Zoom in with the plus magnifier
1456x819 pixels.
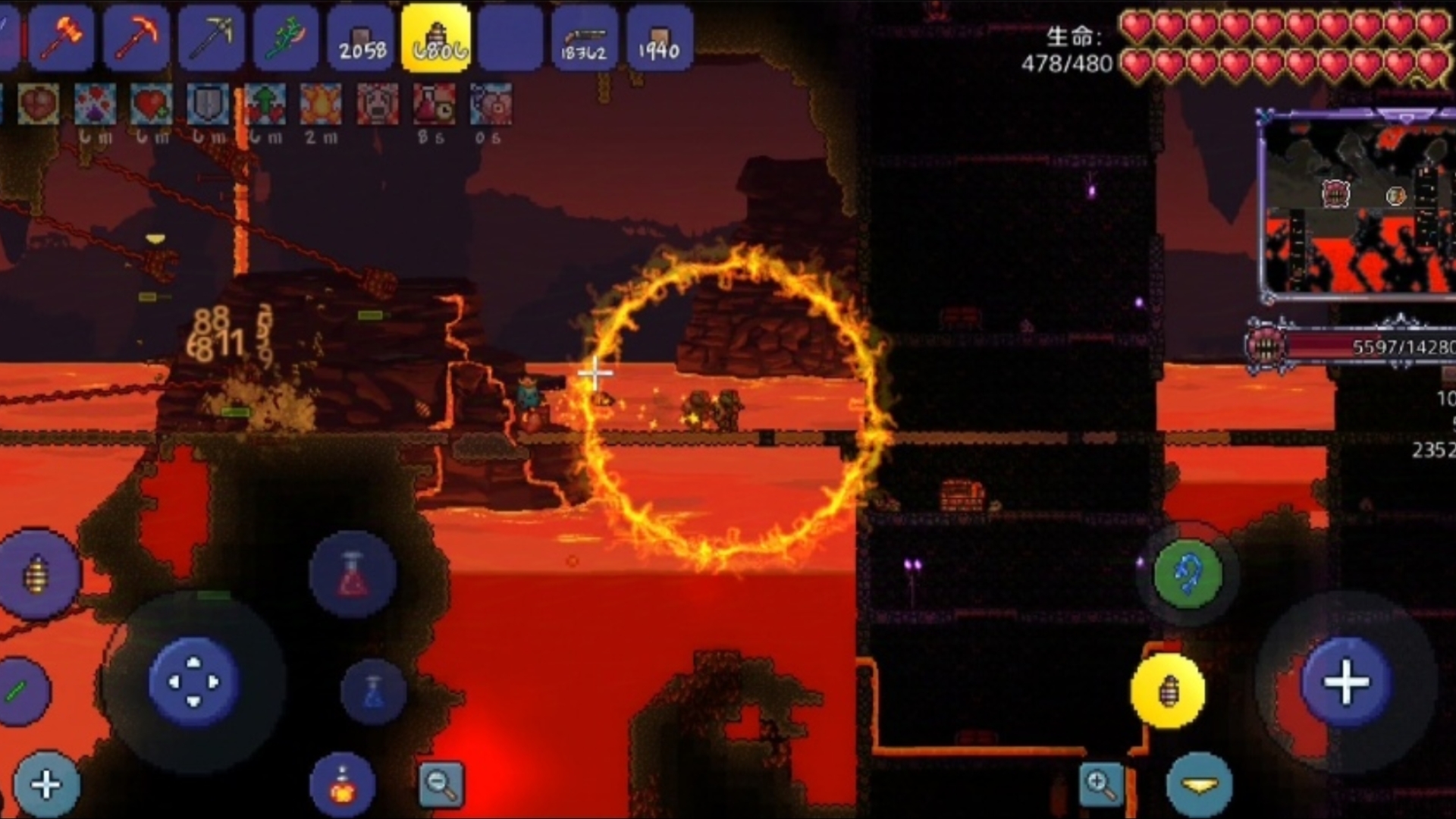click(x=1101, y=784)
